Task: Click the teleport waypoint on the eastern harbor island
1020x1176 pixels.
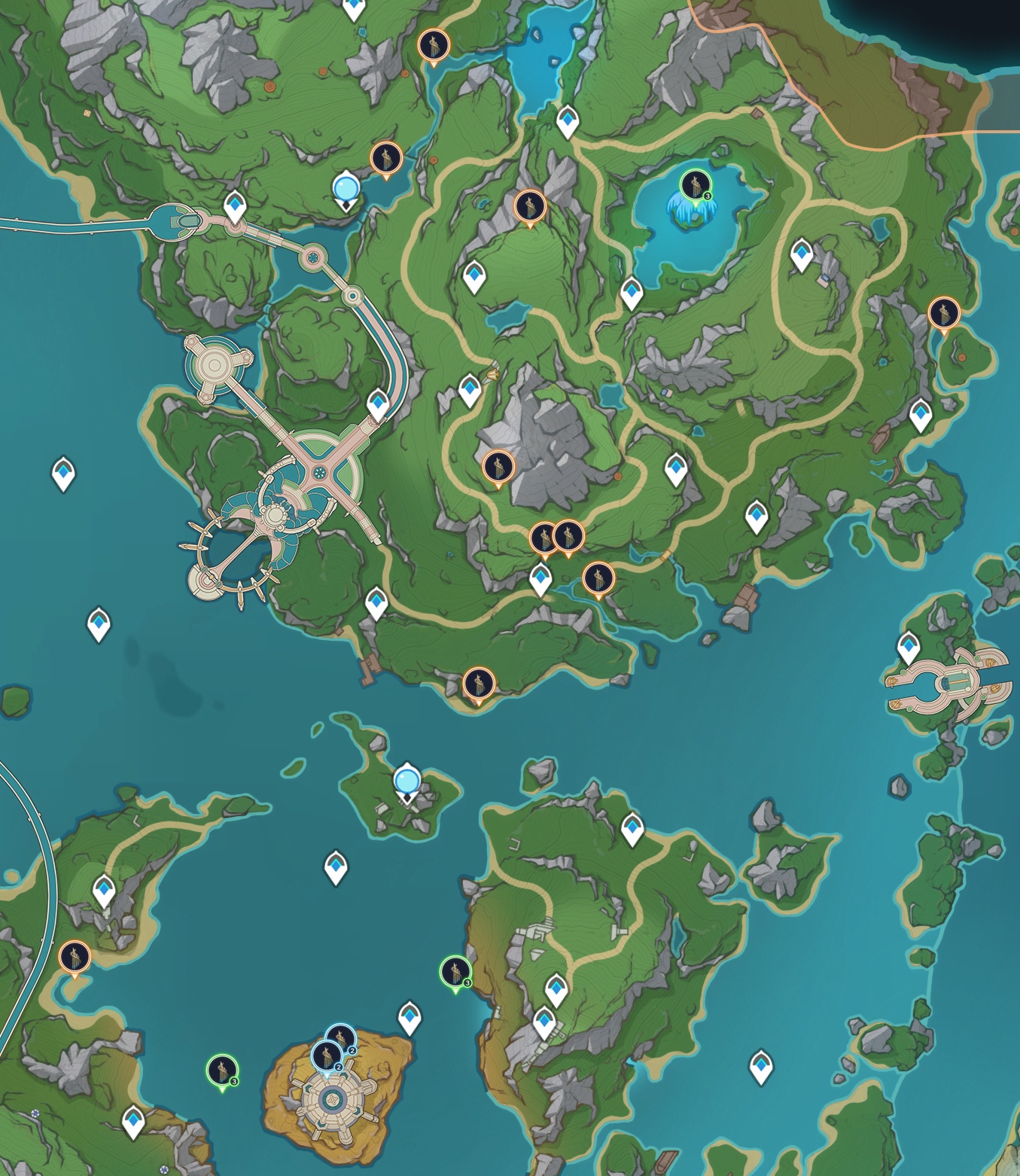Action: click(x=909, y=647)
